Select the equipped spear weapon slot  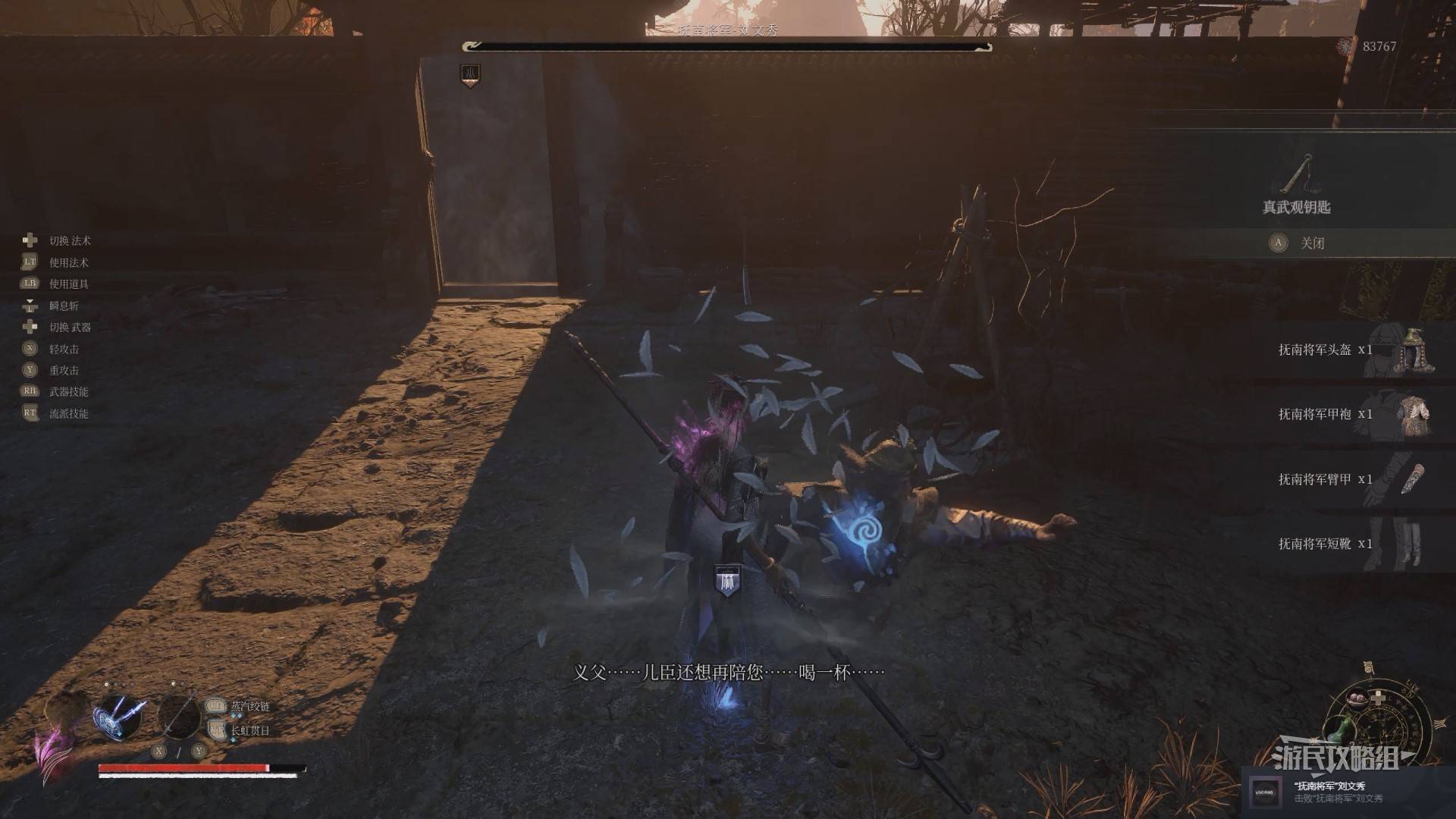click(179, 717)
